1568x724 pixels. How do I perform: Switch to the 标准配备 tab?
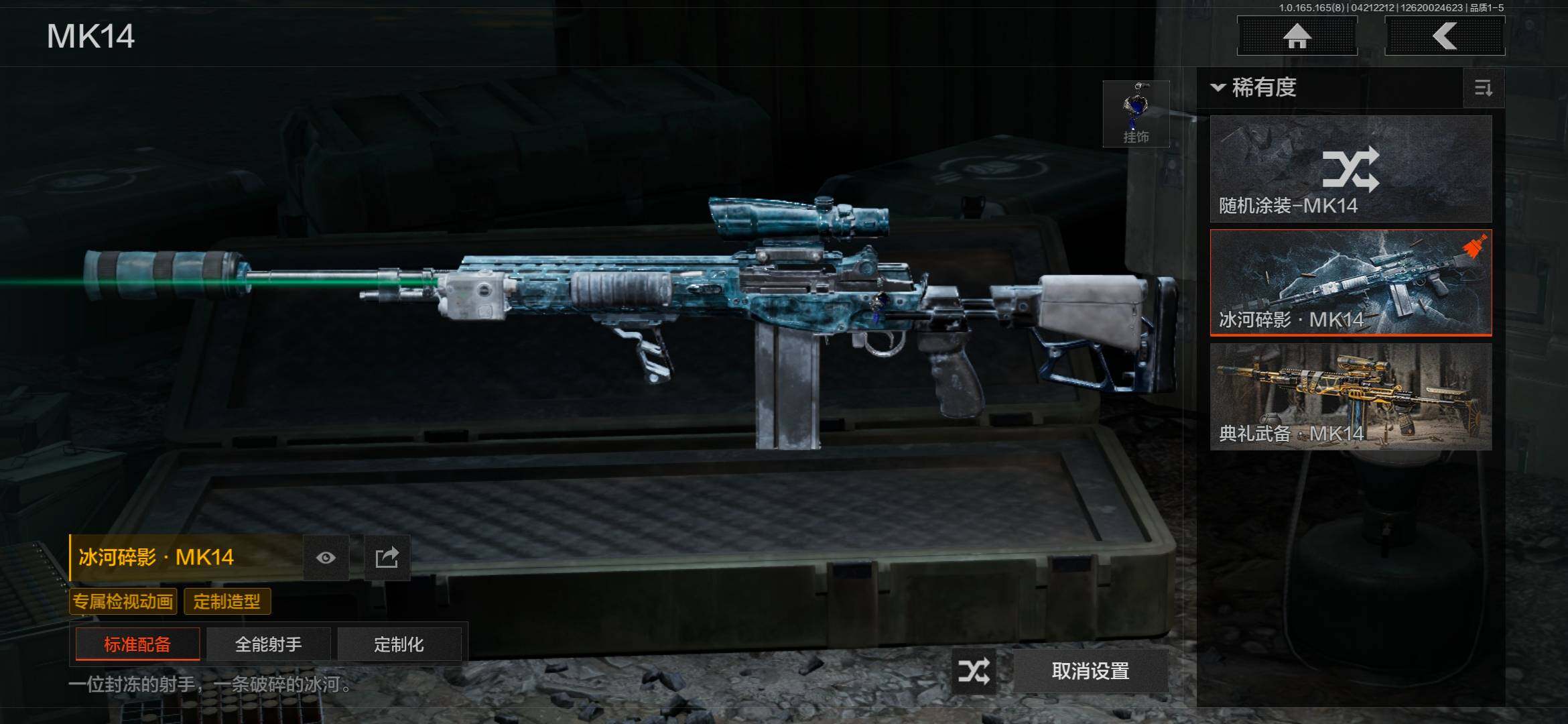click(137, 644)
